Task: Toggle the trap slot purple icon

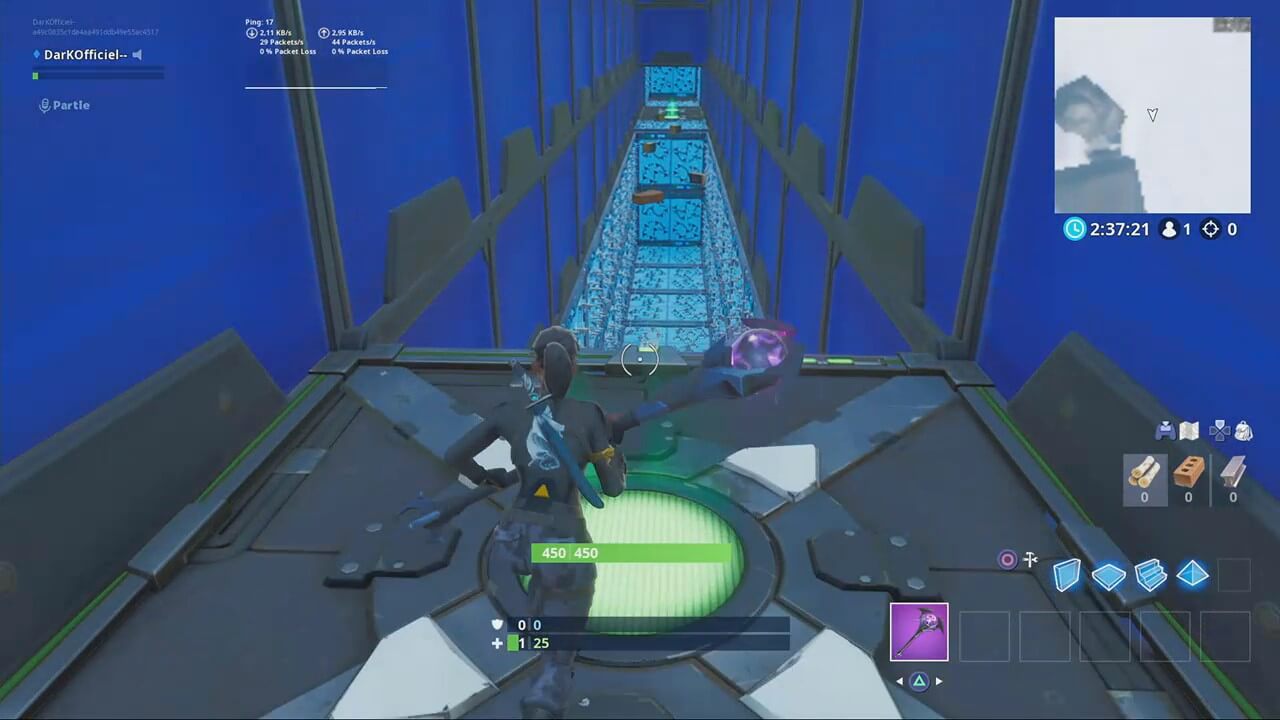Action: click(1007, 559)
